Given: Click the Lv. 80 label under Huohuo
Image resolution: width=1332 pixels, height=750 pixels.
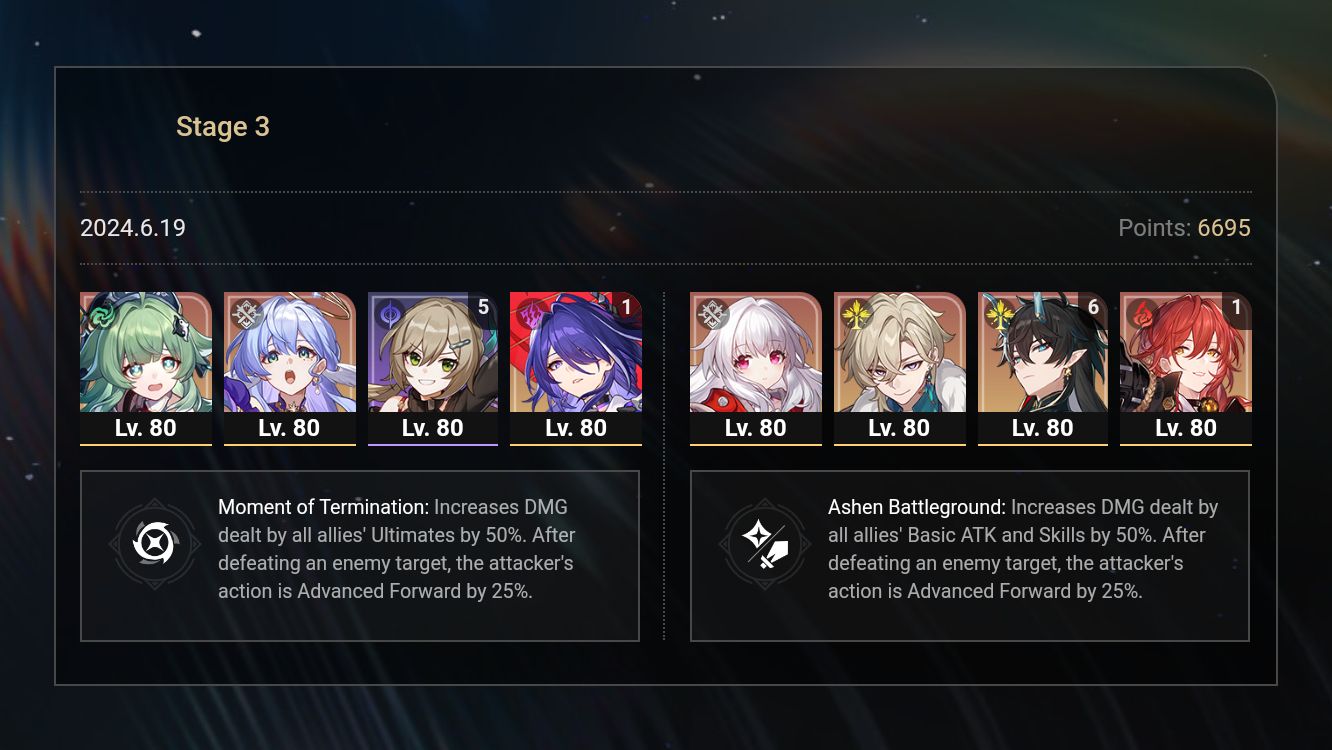Looking at the screenshot, I should click(x=145, y=427).
